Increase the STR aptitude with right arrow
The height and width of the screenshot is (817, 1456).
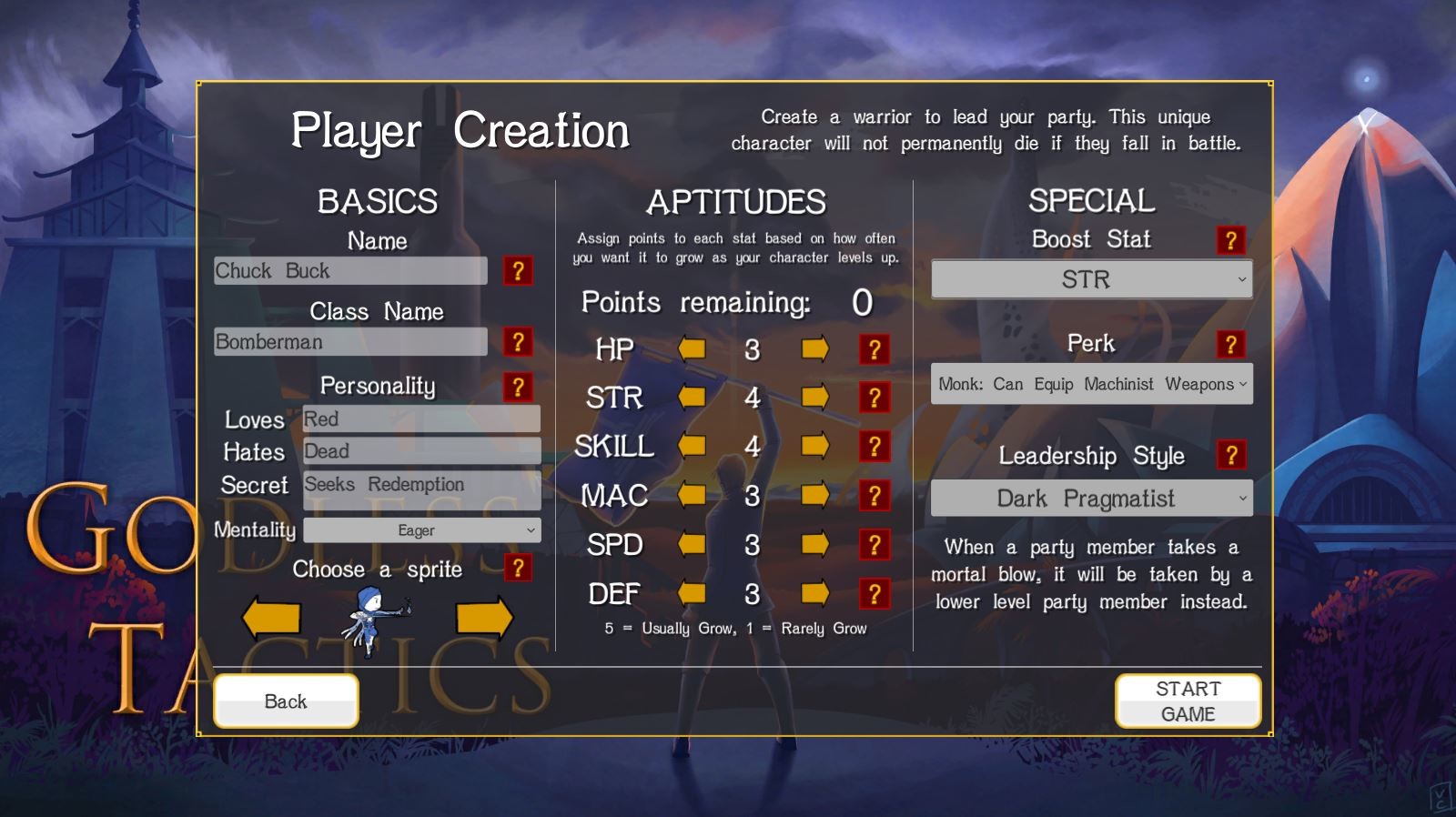[x=814, y=398]
